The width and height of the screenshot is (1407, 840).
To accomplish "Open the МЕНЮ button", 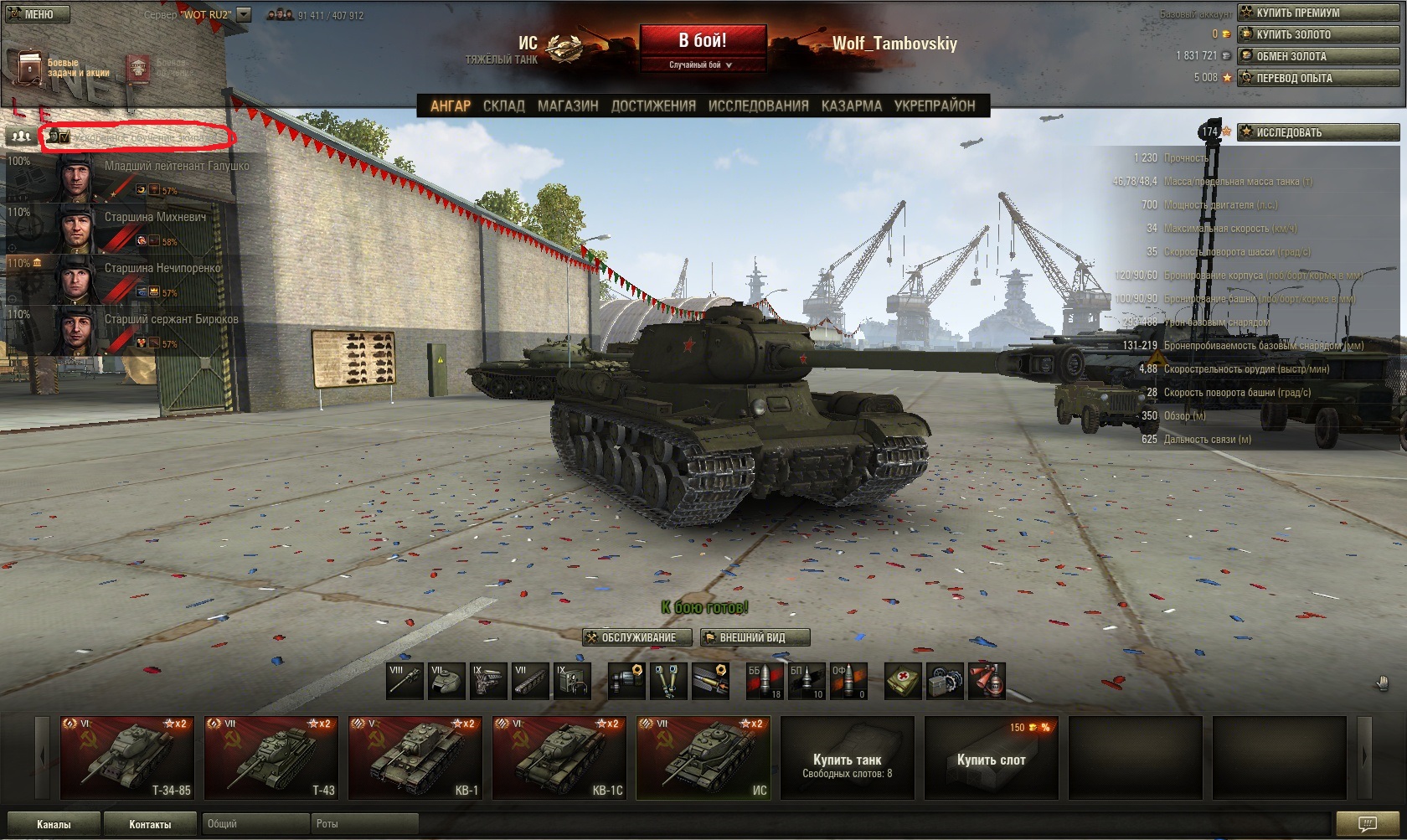I will [35, 14].
